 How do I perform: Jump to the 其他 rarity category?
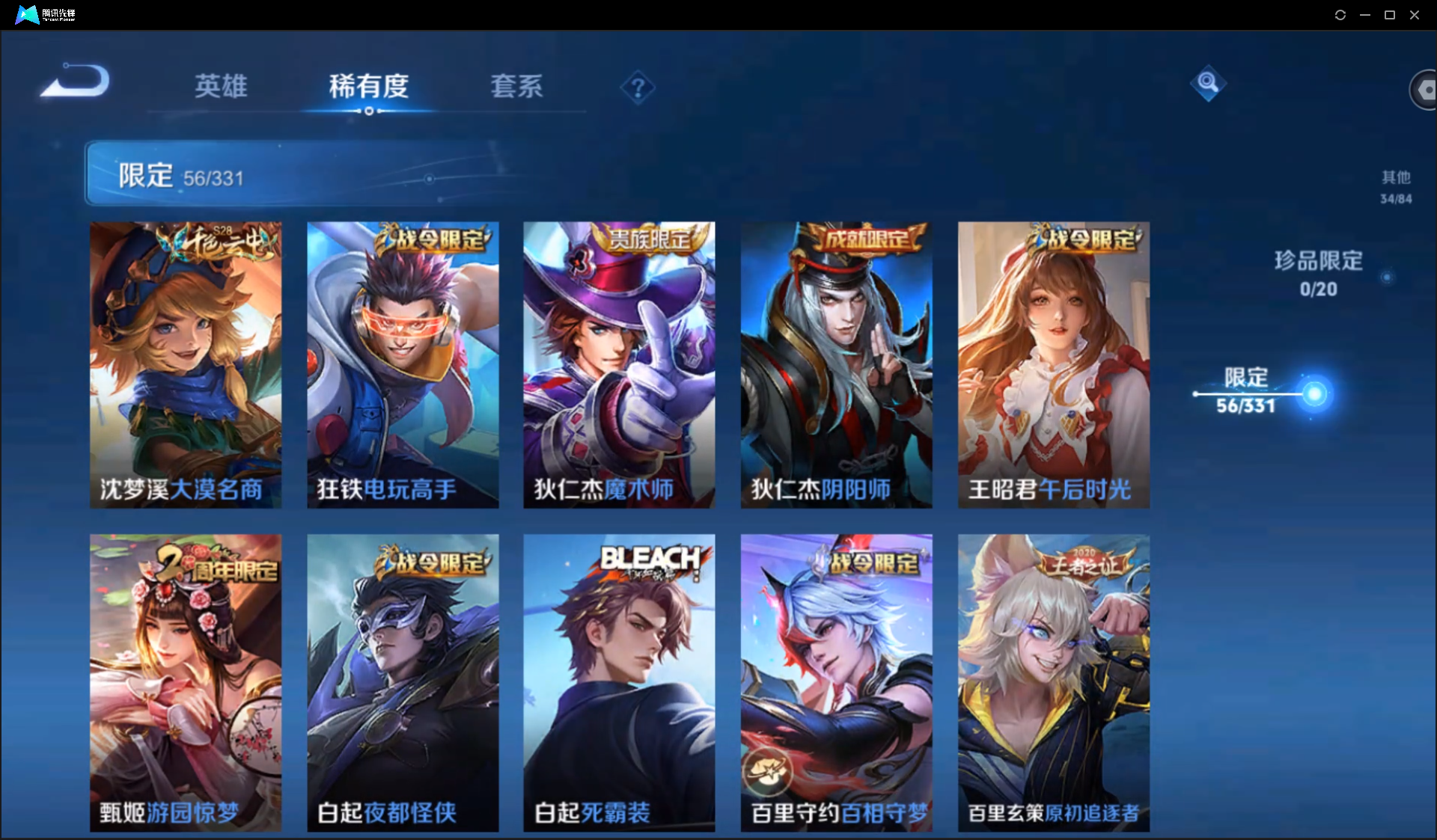(x=1396, y=186)
